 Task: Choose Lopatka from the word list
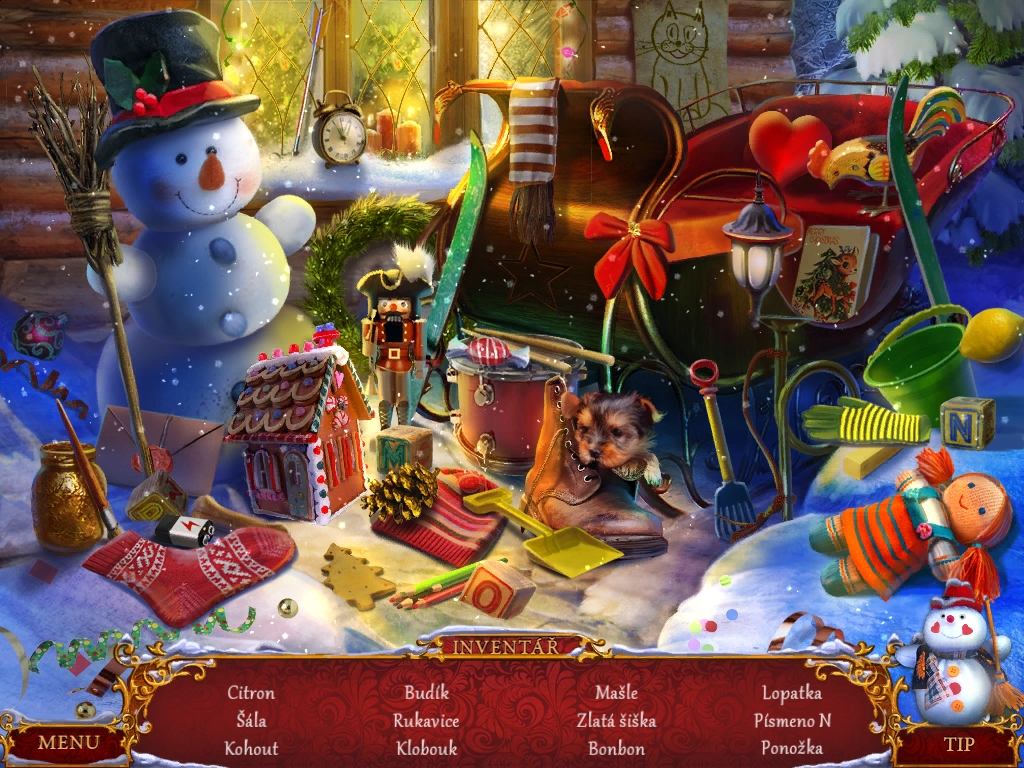click(792, 692)
